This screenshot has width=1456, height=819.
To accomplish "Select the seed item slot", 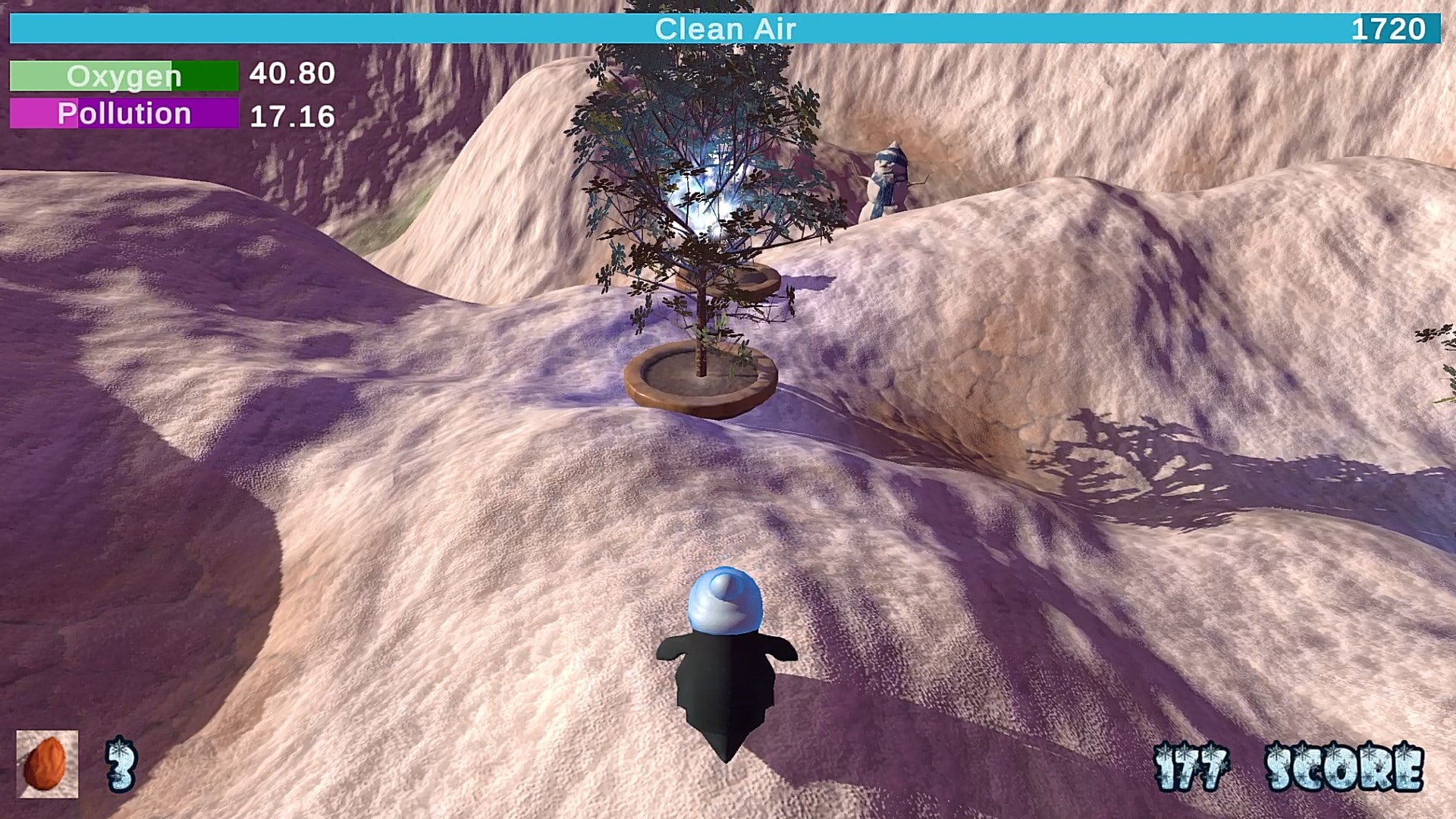I will pos(47,764).
